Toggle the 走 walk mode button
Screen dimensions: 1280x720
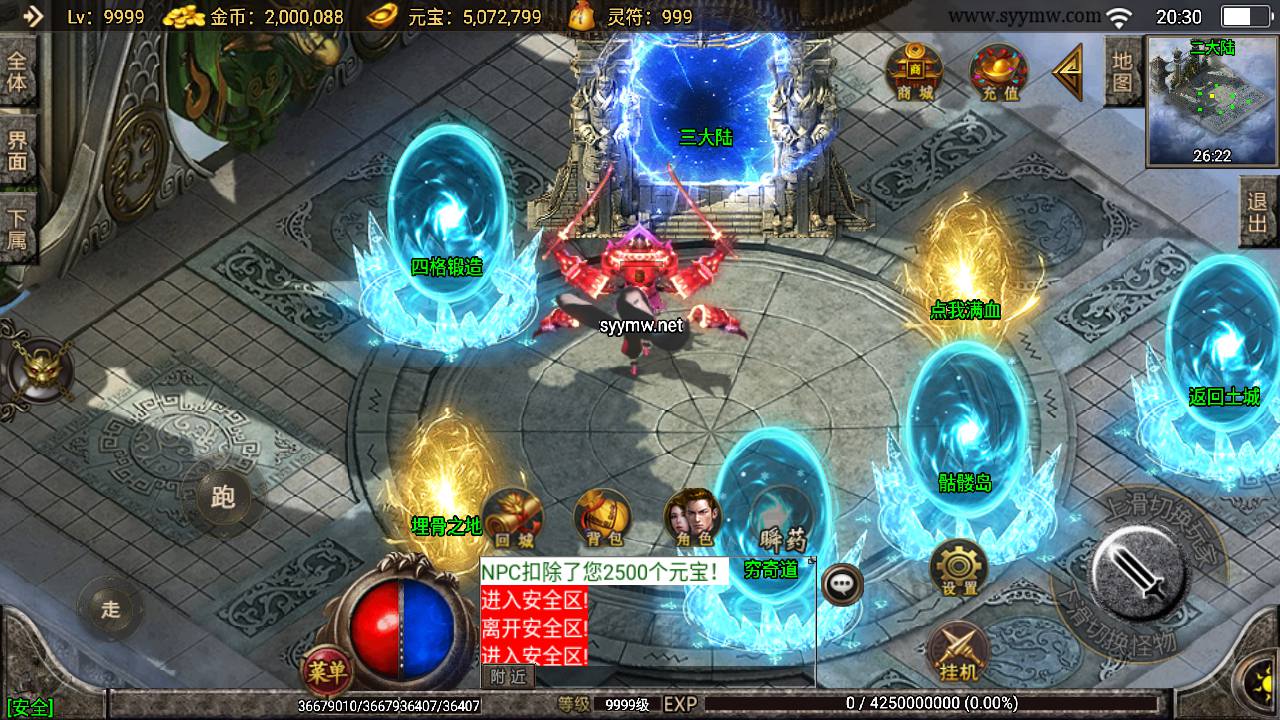click(x=110, y=609)
